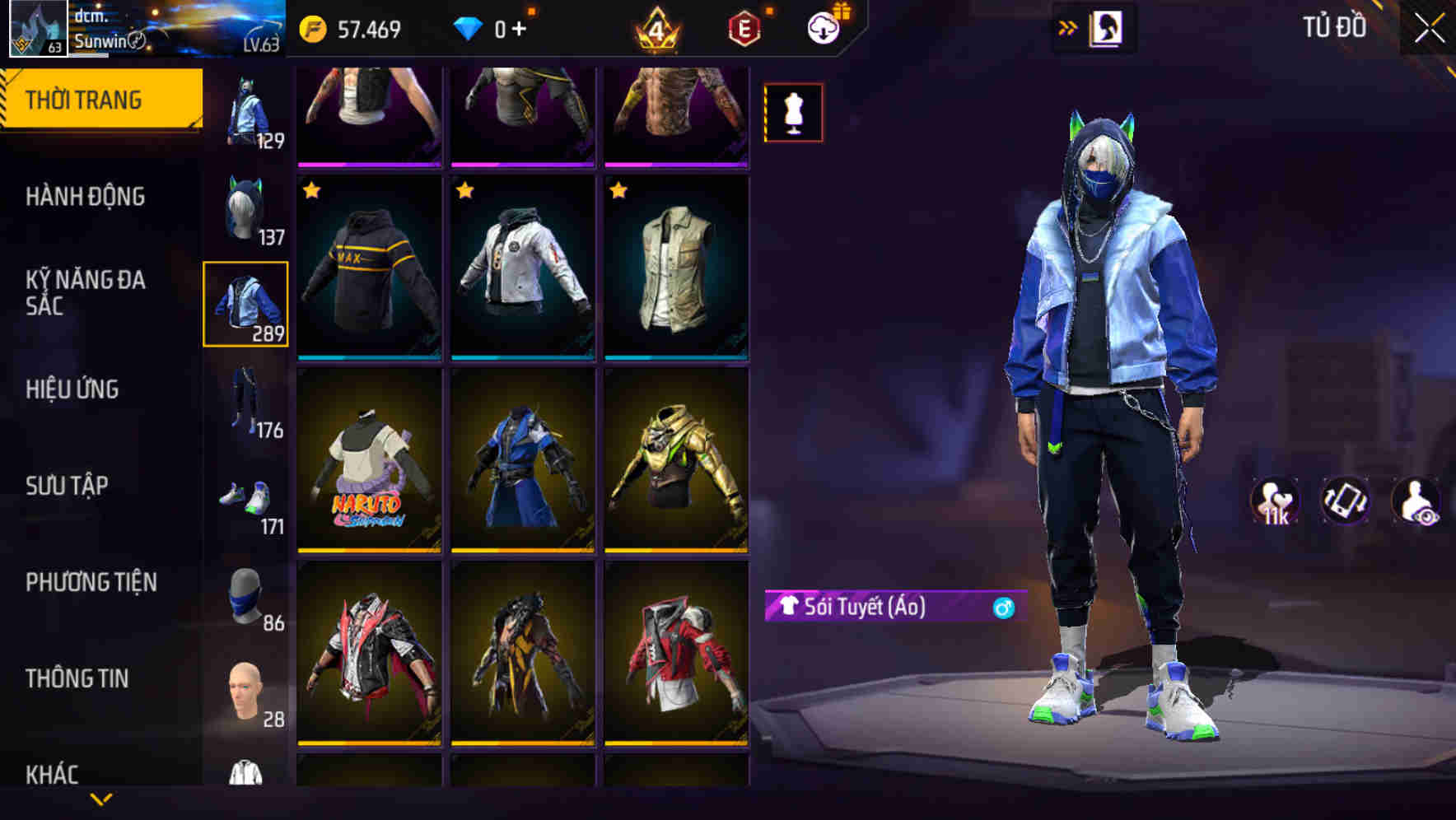
Task: Select the PHƯƠNG TIỆN menu item
Action: [92, 582]
